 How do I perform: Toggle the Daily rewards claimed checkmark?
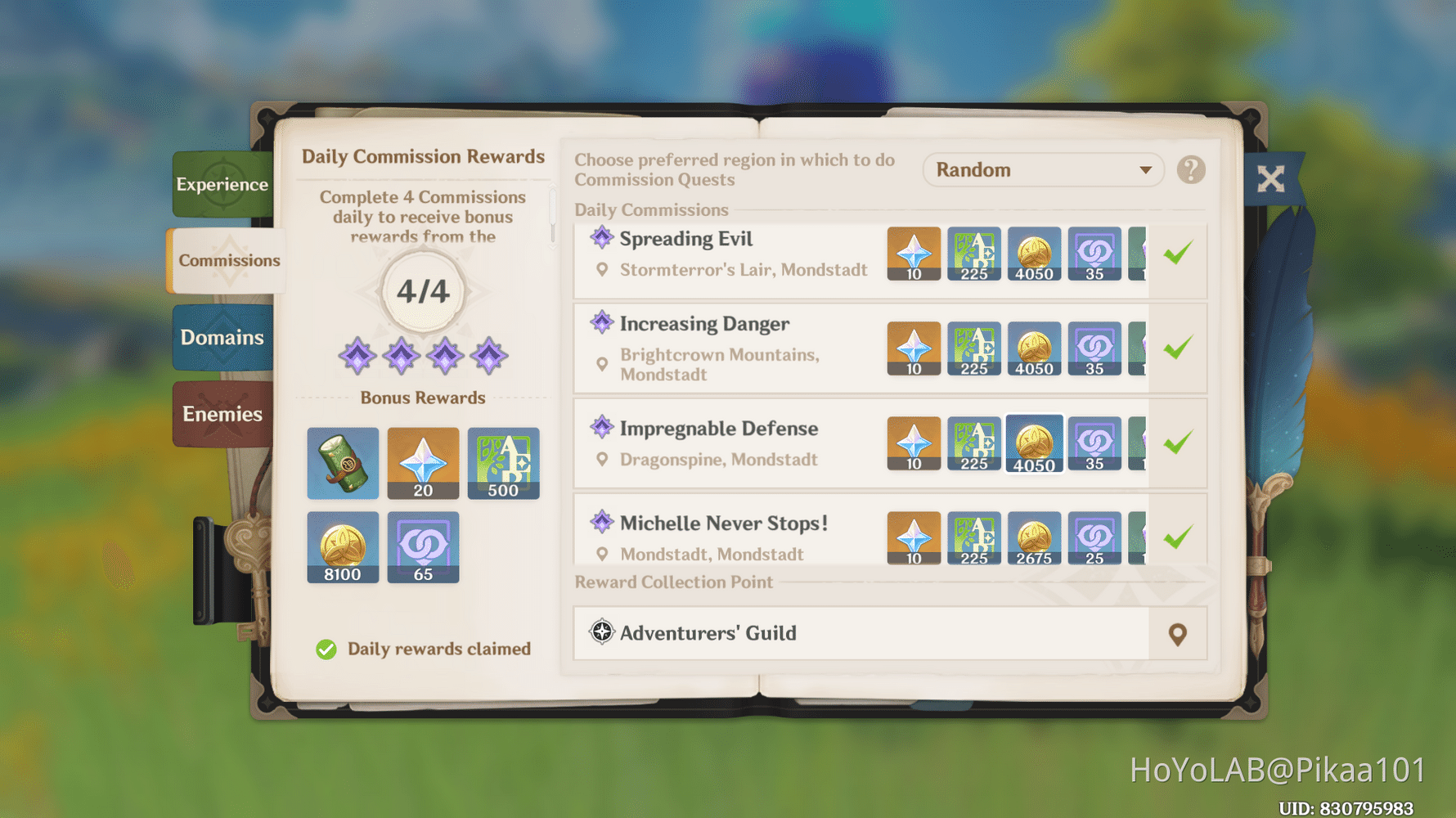[326, 649]
